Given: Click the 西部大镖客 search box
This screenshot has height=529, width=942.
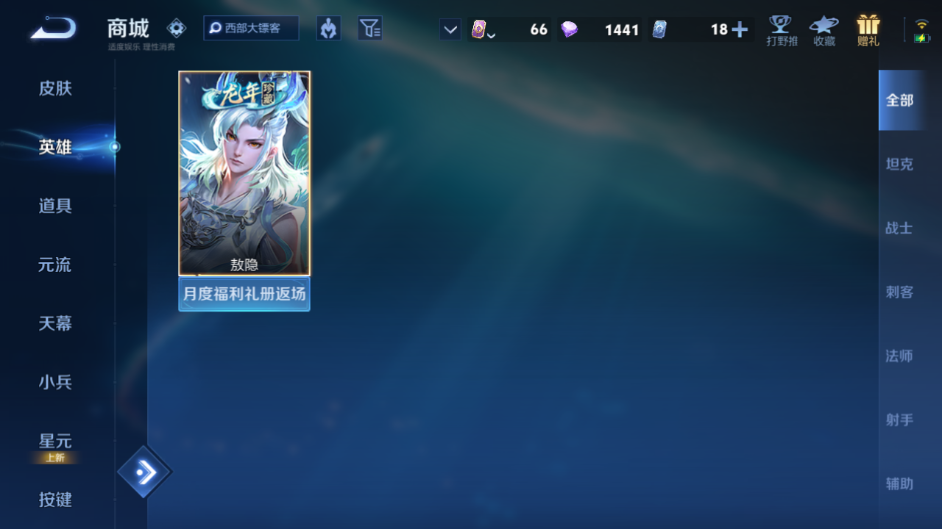Looking at the screenshot, I should click(251, 29).
